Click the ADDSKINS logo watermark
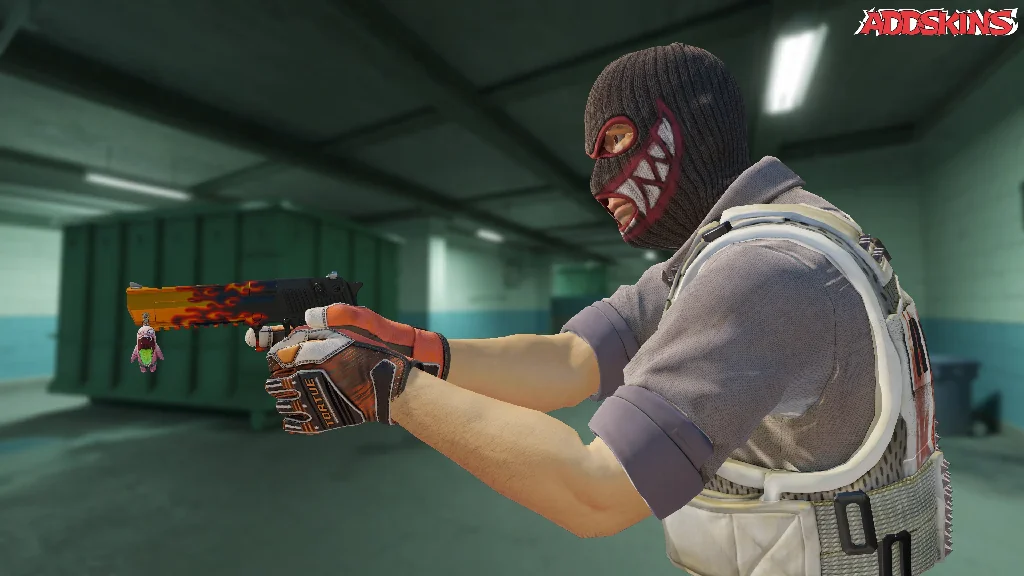Image resolution: width=1024 pixels, height=576 pixels. pos(936,22)
